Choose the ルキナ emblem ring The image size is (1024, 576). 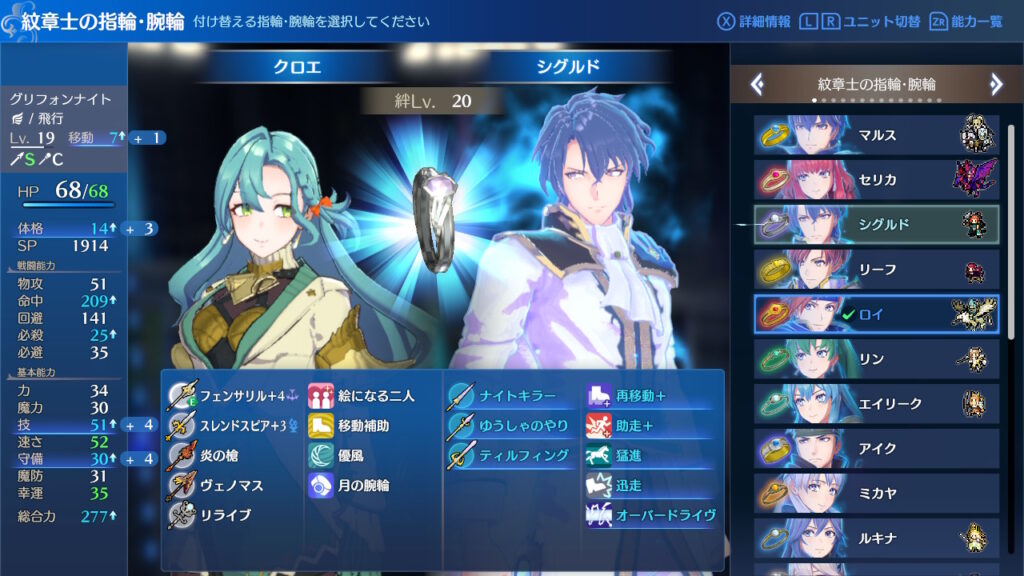click(x=876, y=538)
